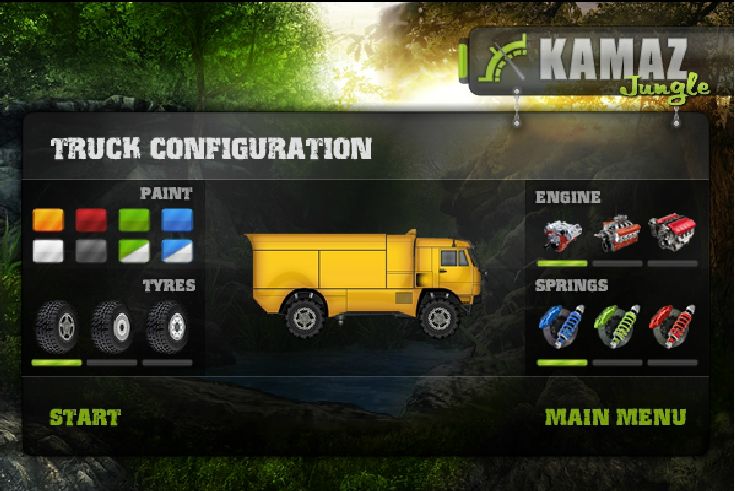Viewport: 735px width, 491px height.
Task: Return to the MAIN MENU
Action: coord(615,417)
